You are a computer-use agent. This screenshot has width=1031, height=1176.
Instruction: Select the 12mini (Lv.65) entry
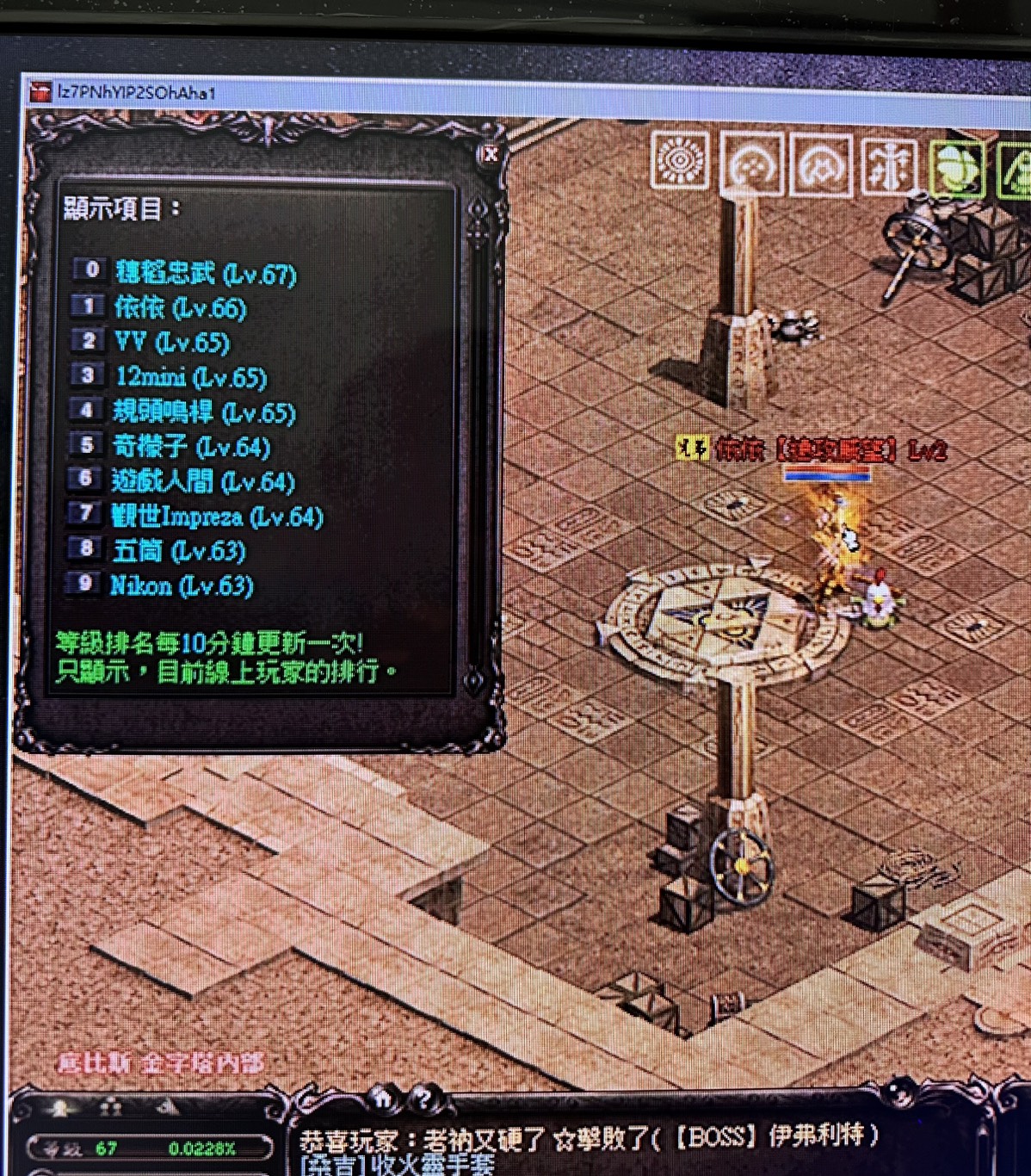[191, 377]
